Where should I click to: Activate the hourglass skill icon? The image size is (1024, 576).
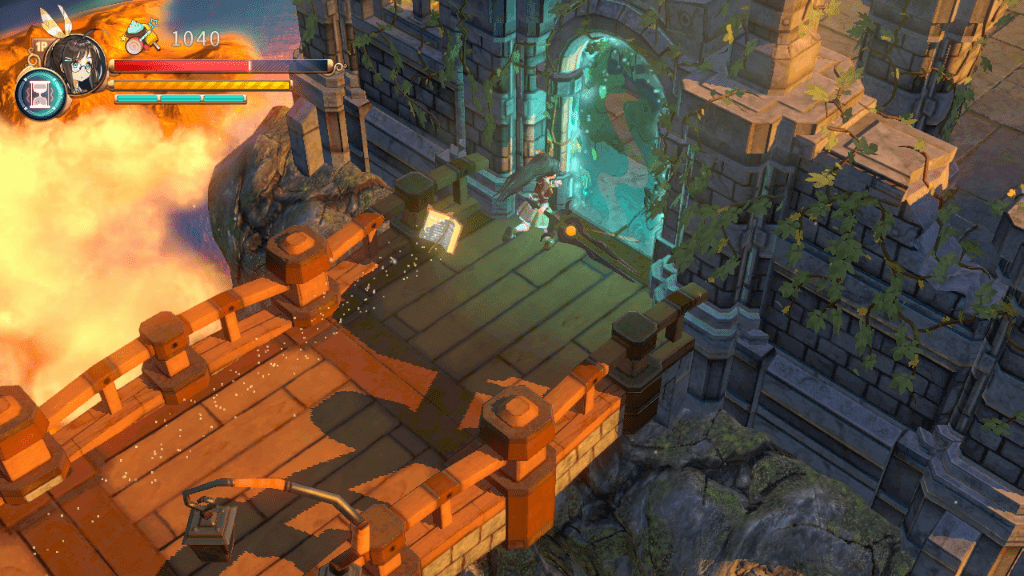(41, 95)
